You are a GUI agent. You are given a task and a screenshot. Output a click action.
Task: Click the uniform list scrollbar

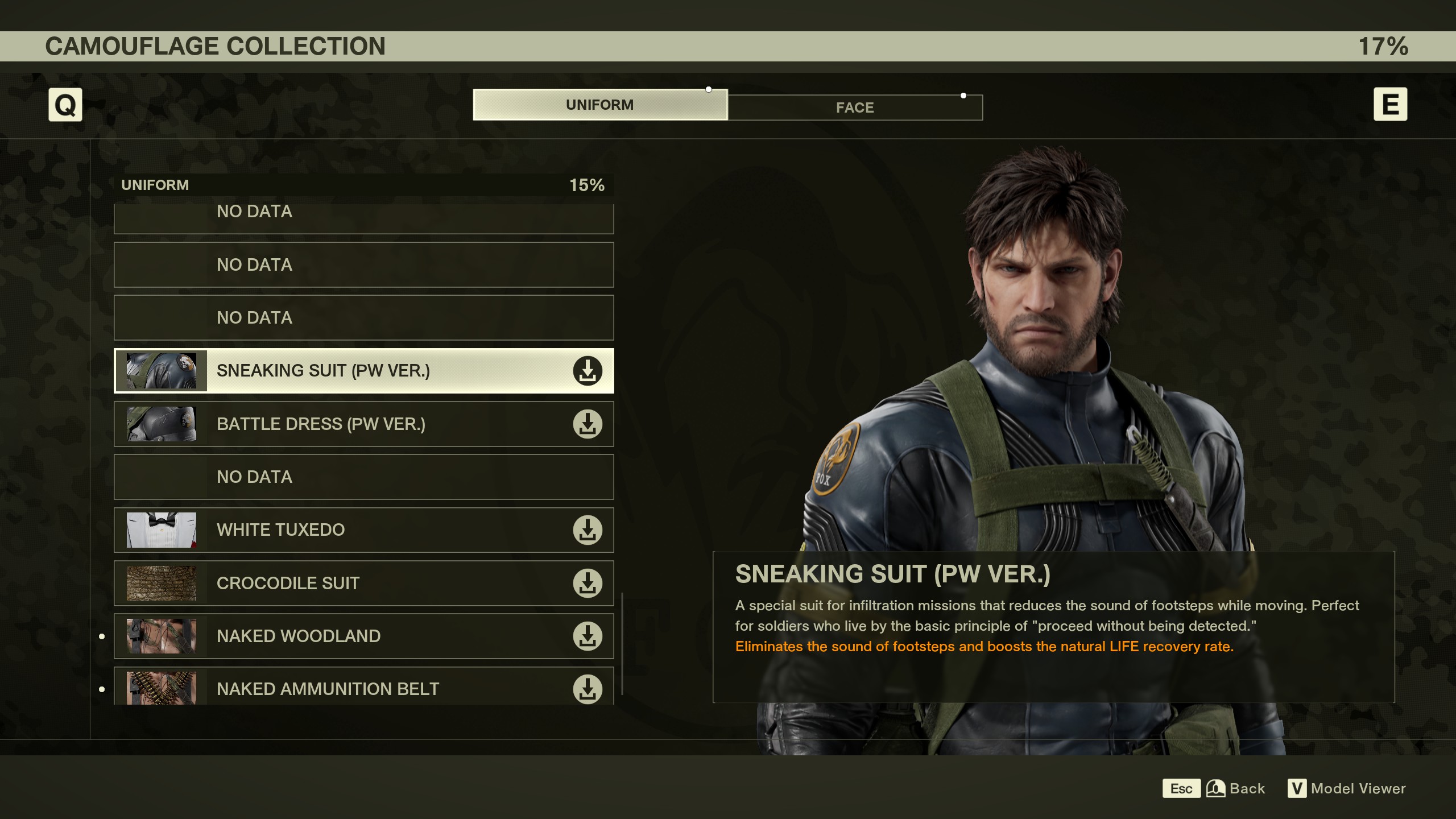tap(622, 644)
